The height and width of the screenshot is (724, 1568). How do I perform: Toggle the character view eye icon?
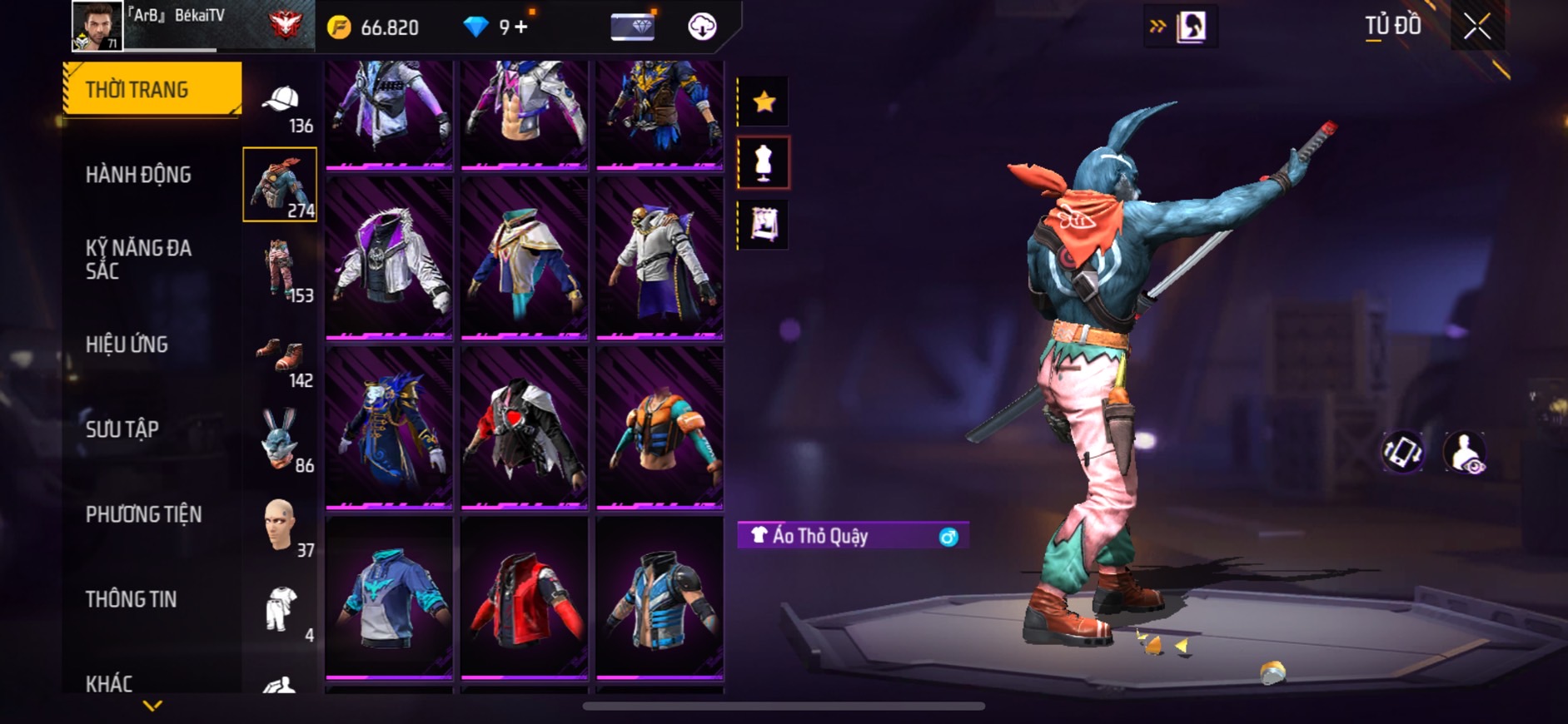pos(1465,453)
